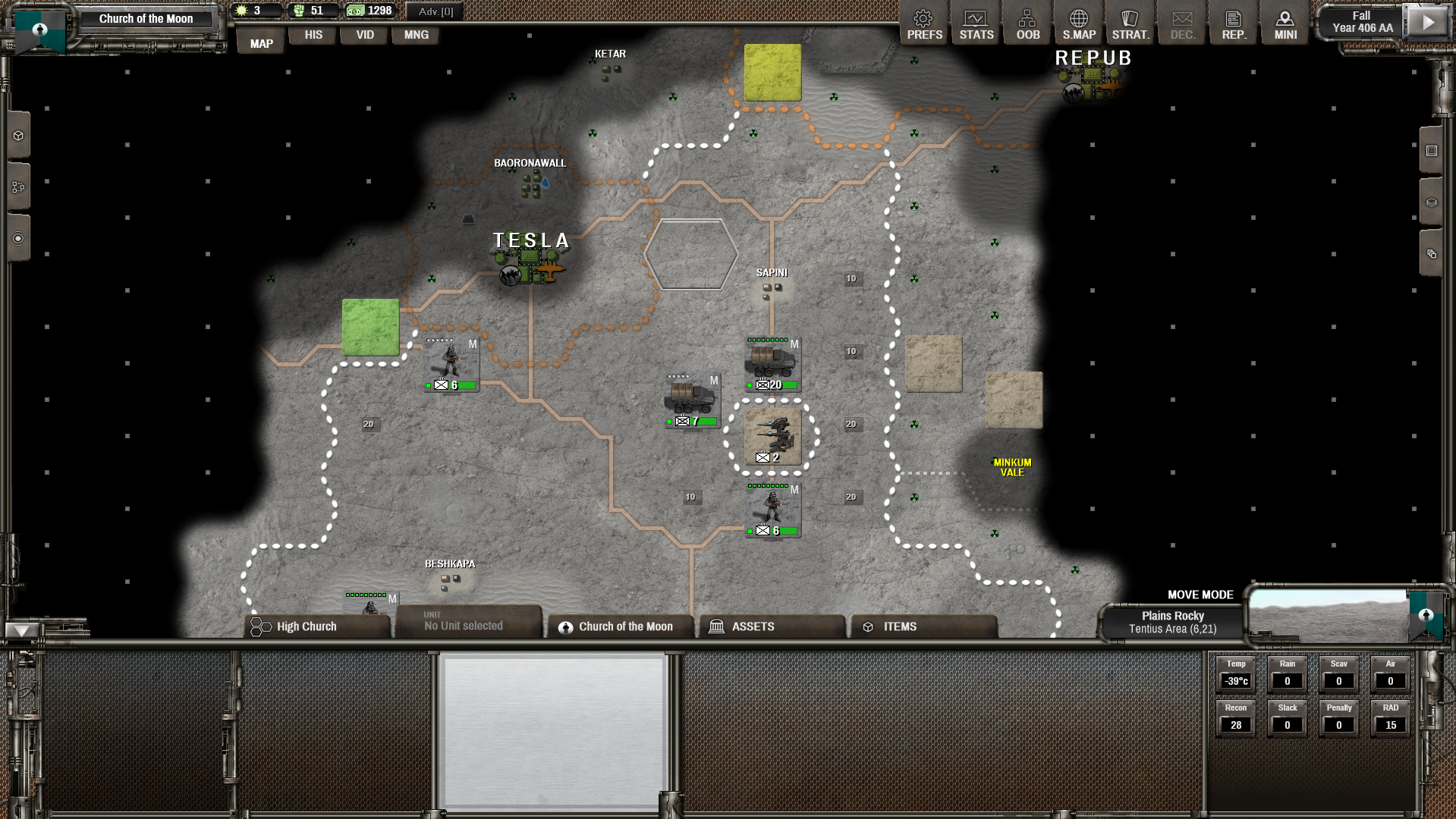End turn with the play arrow button

tap(1427, 22)
